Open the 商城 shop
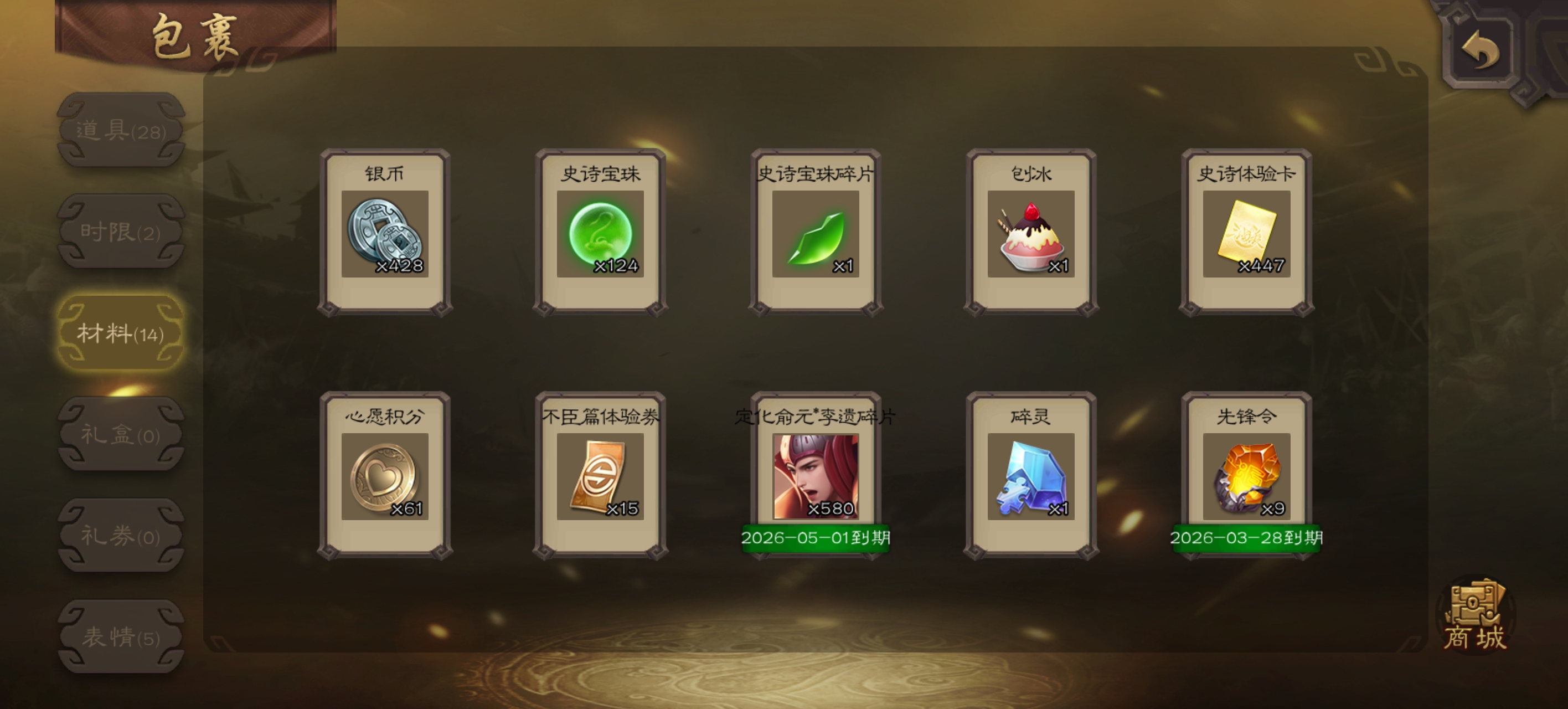 pyautogui.click(x=1475, y=616)
